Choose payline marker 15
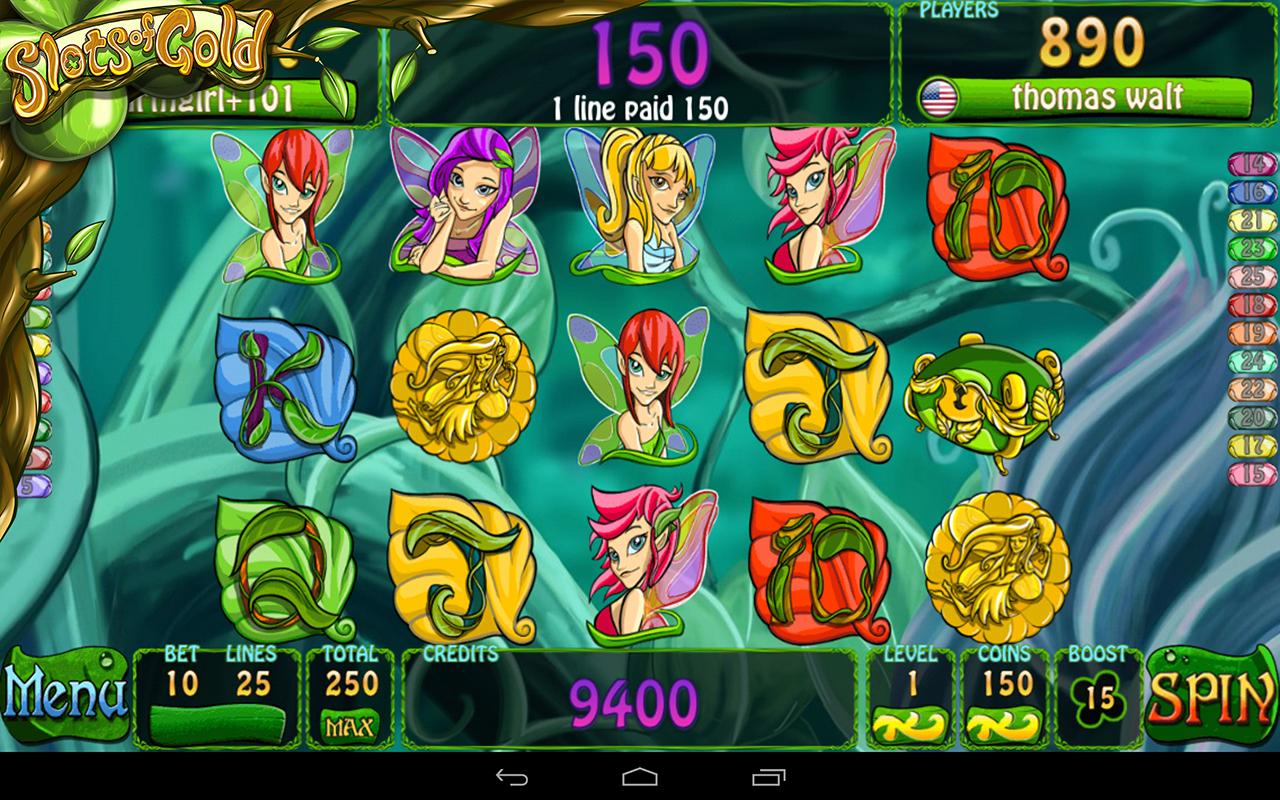 click(1252, 474)
